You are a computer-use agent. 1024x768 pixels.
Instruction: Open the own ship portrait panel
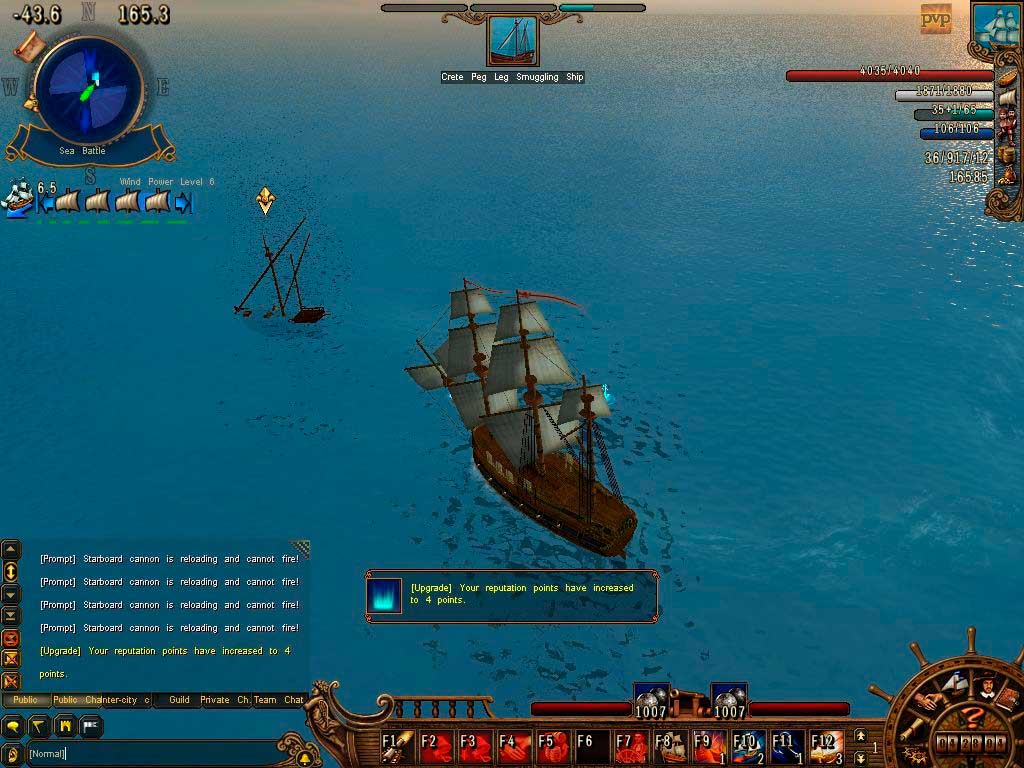point(996,25)
